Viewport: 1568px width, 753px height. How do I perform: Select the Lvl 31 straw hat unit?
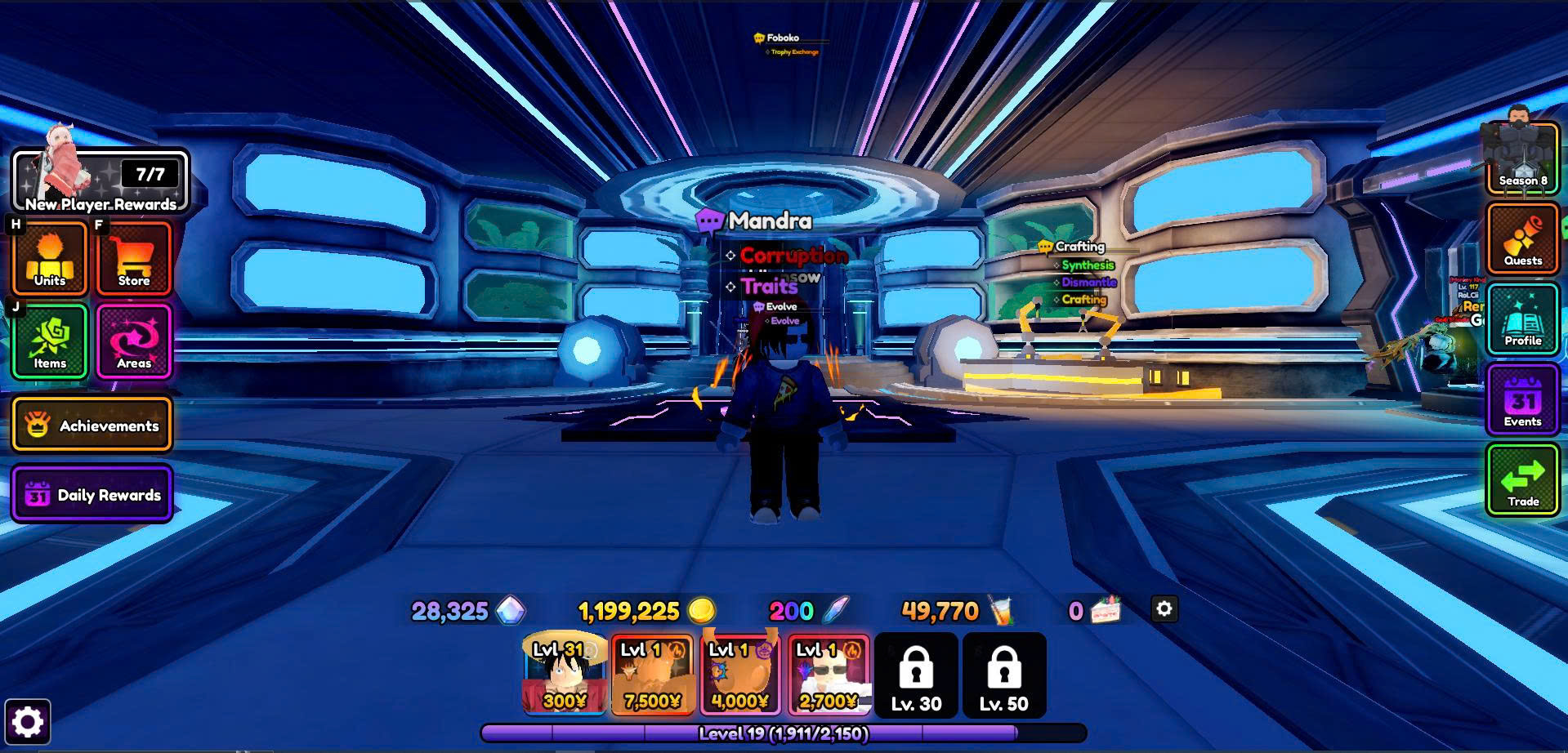(x=565, y=675)
